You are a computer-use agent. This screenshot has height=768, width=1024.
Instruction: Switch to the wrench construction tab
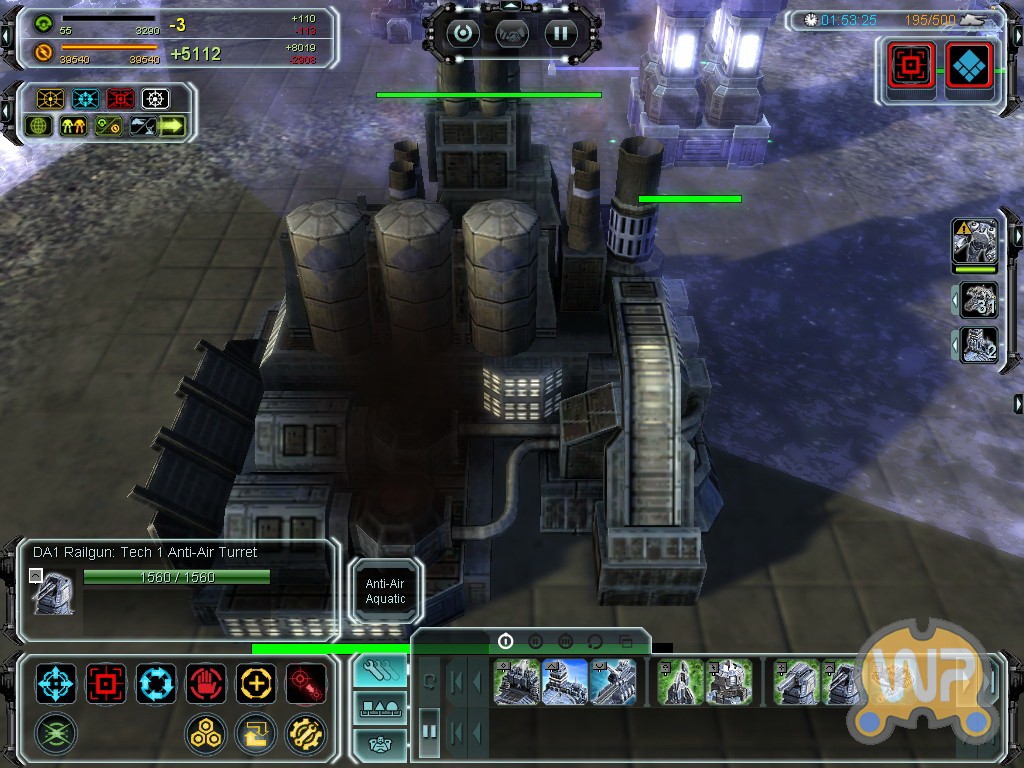(380, 671)
